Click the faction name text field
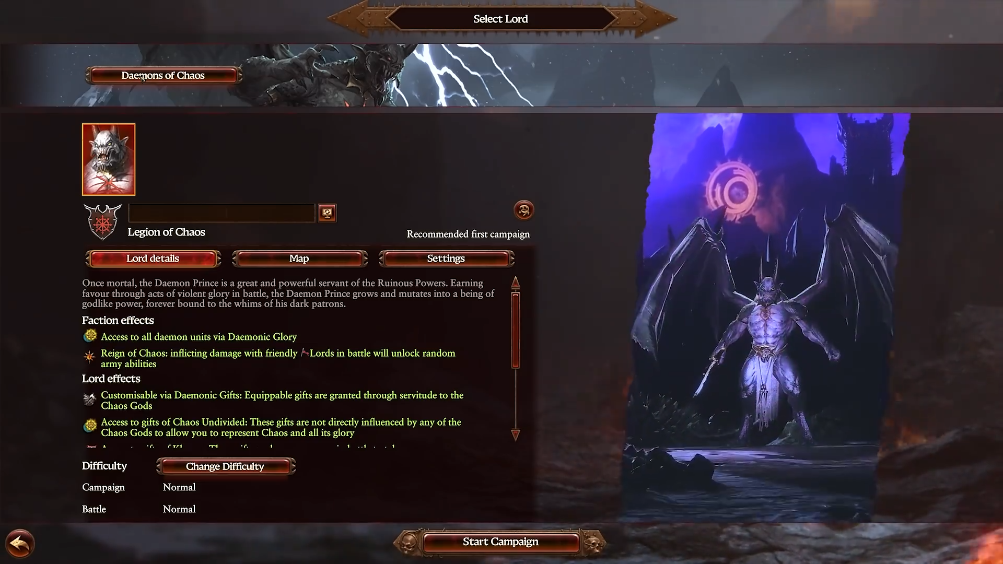Screen dimensions: 1003x564 221,213
